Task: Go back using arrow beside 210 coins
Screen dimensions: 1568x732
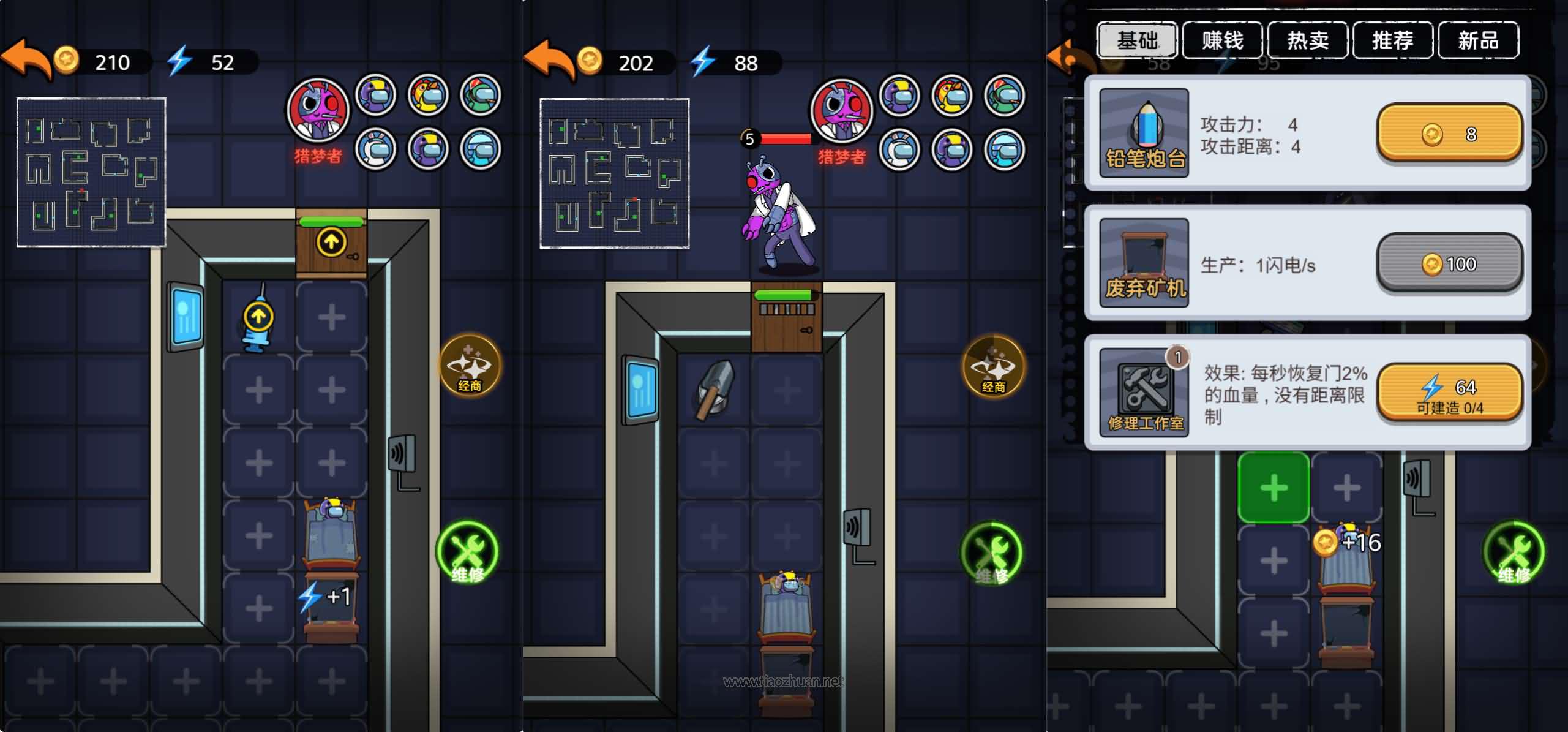Action: pyautogui.click(x=26, y=59)
